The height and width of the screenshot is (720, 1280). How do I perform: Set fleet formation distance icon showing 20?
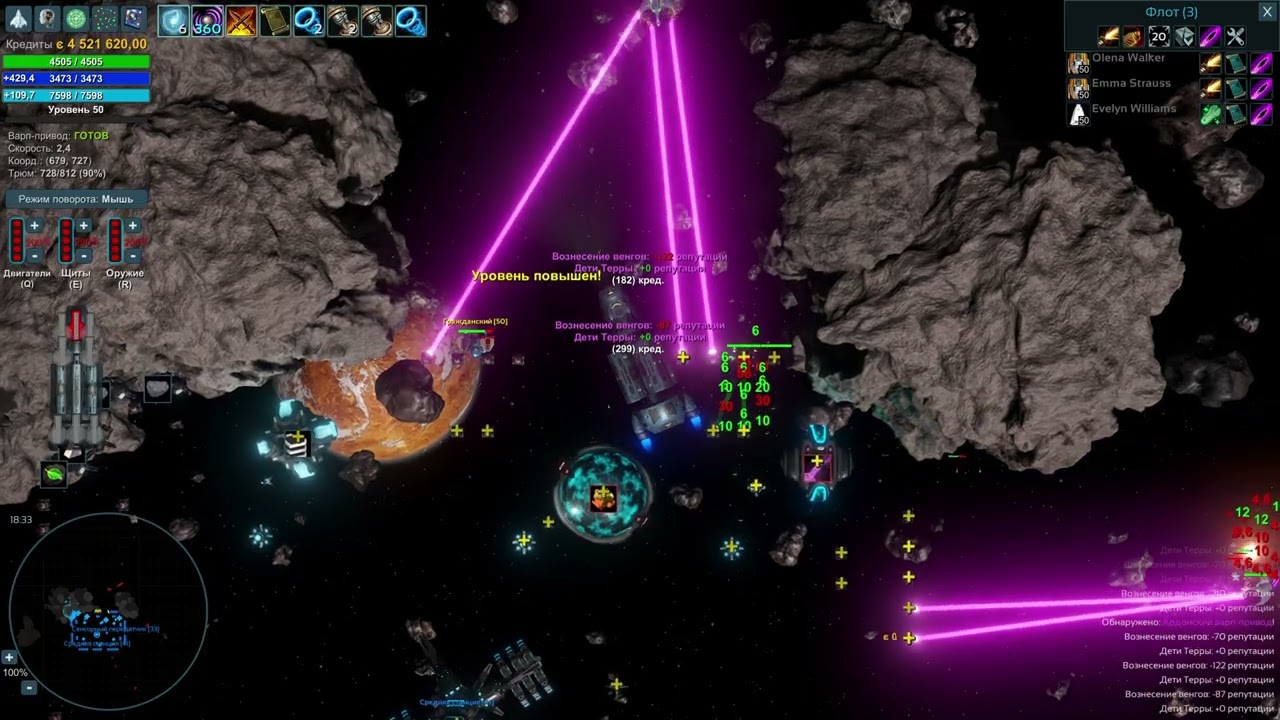1159,37
